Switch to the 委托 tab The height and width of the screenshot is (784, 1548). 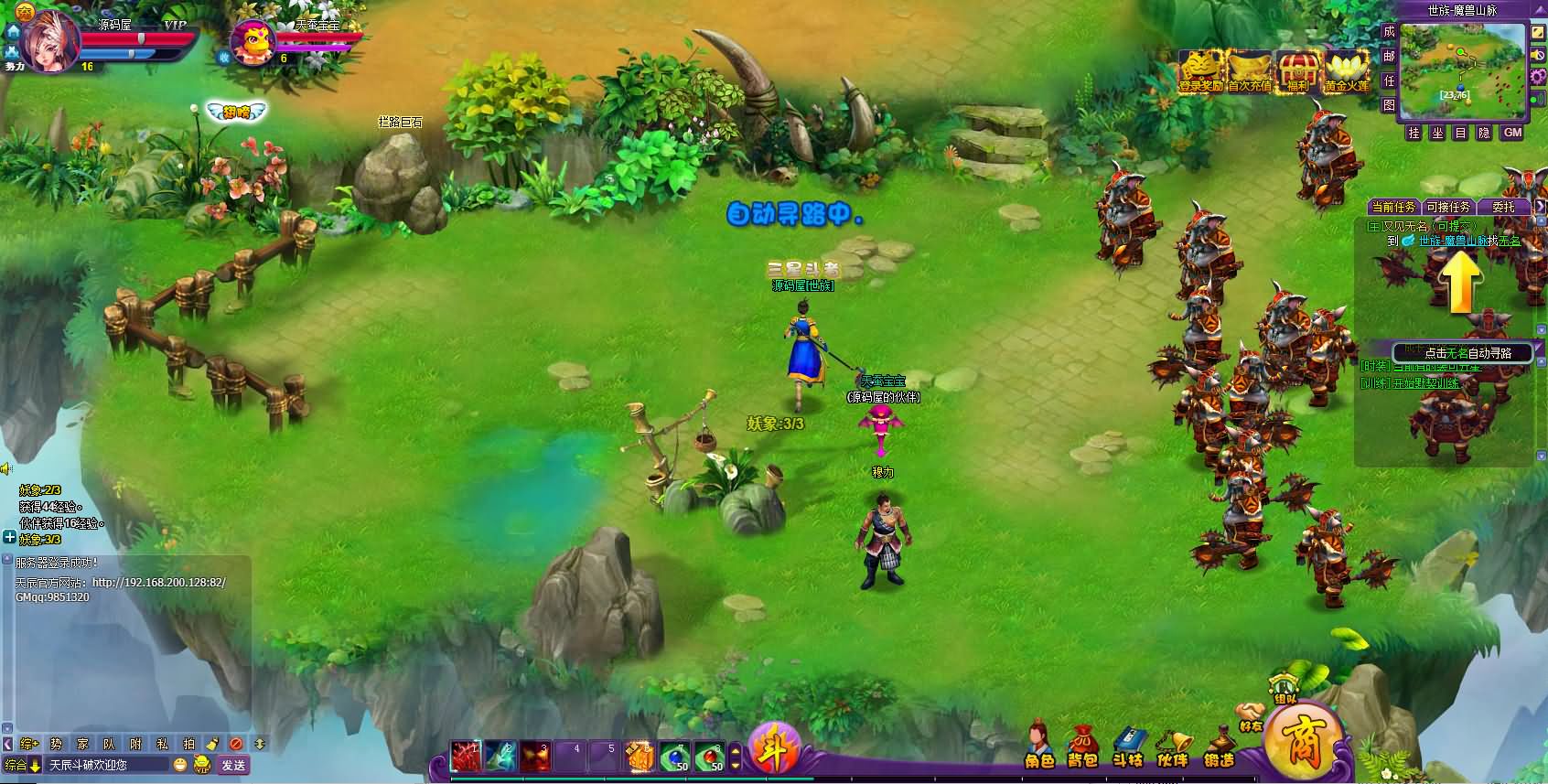1503,207
